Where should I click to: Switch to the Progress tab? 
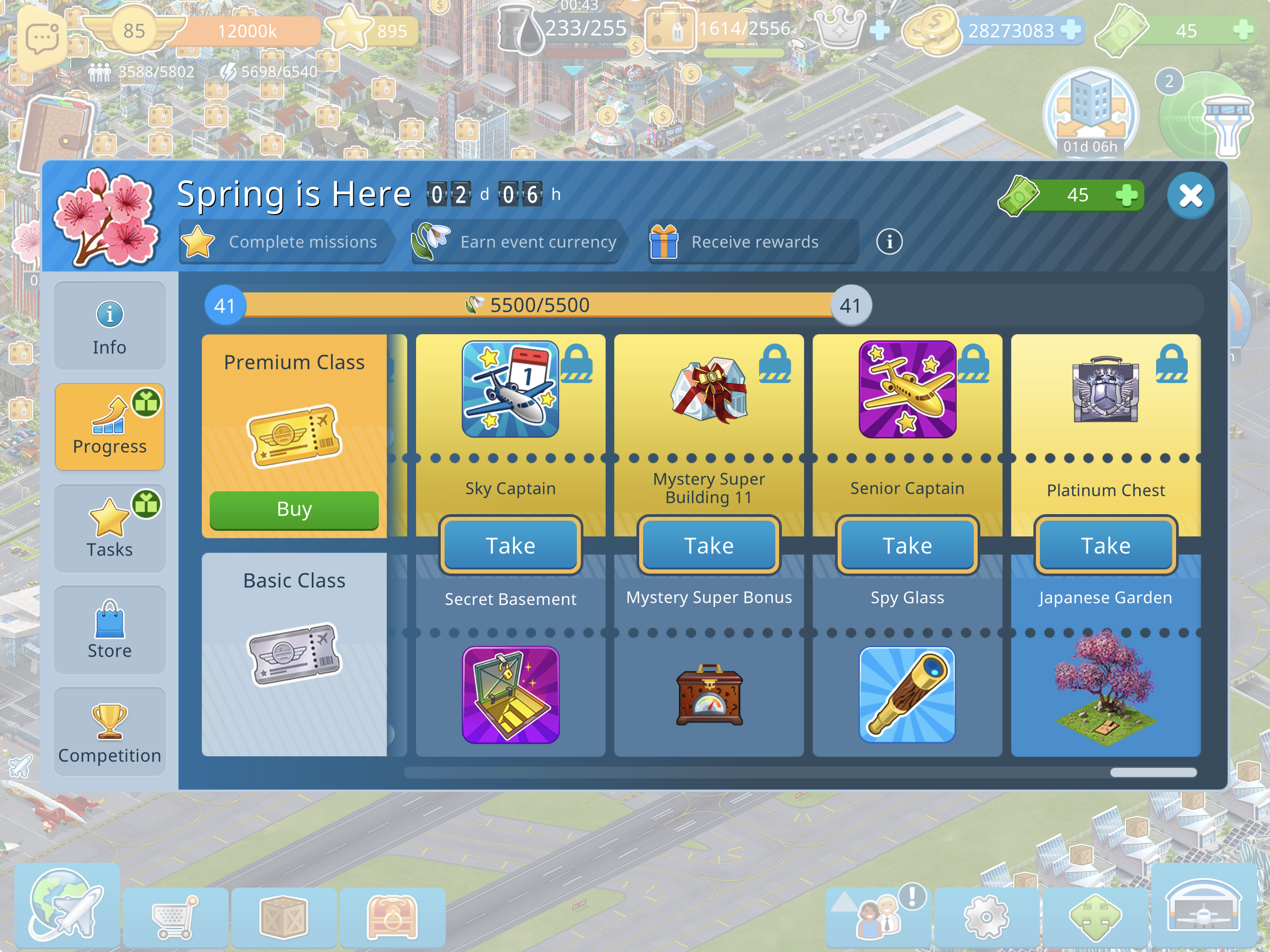[x=110, y=427]
